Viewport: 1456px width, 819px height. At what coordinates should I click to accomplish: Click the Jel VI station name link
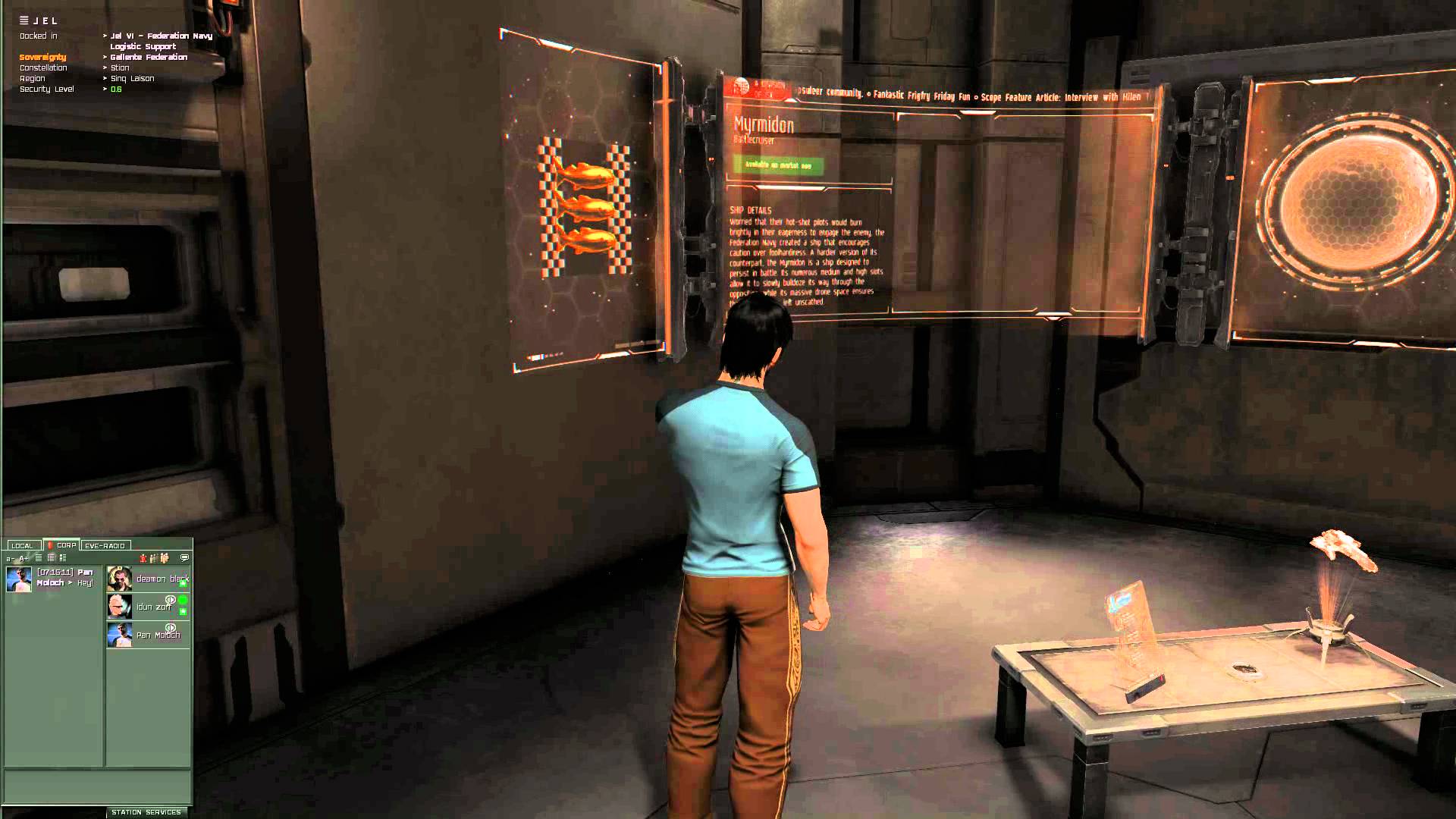pyautogui.click(x=161, y=36)
